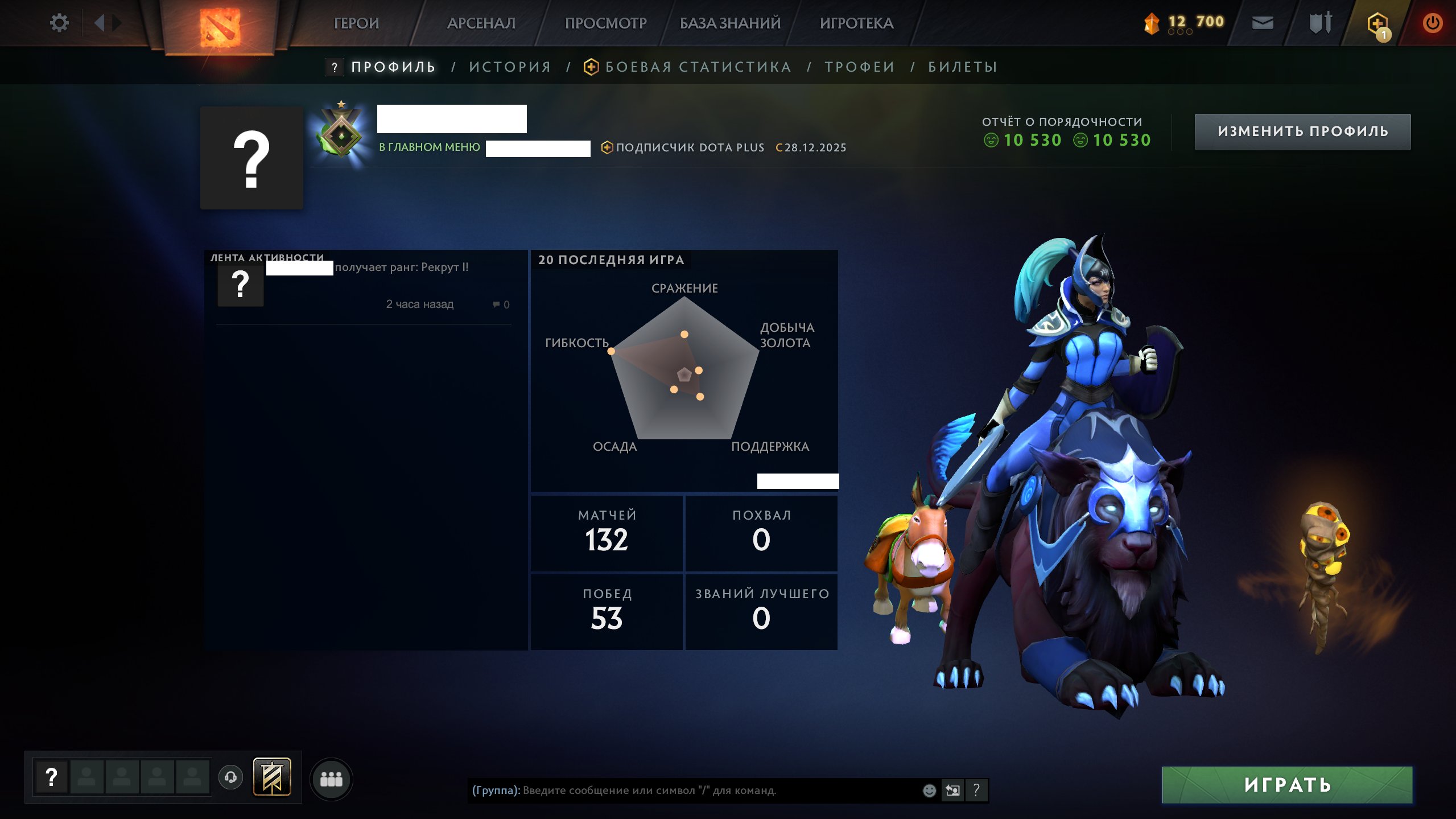Click the back navigation arrow
This screenshot has height=819, width=1456.
click(x=100, y=22)
